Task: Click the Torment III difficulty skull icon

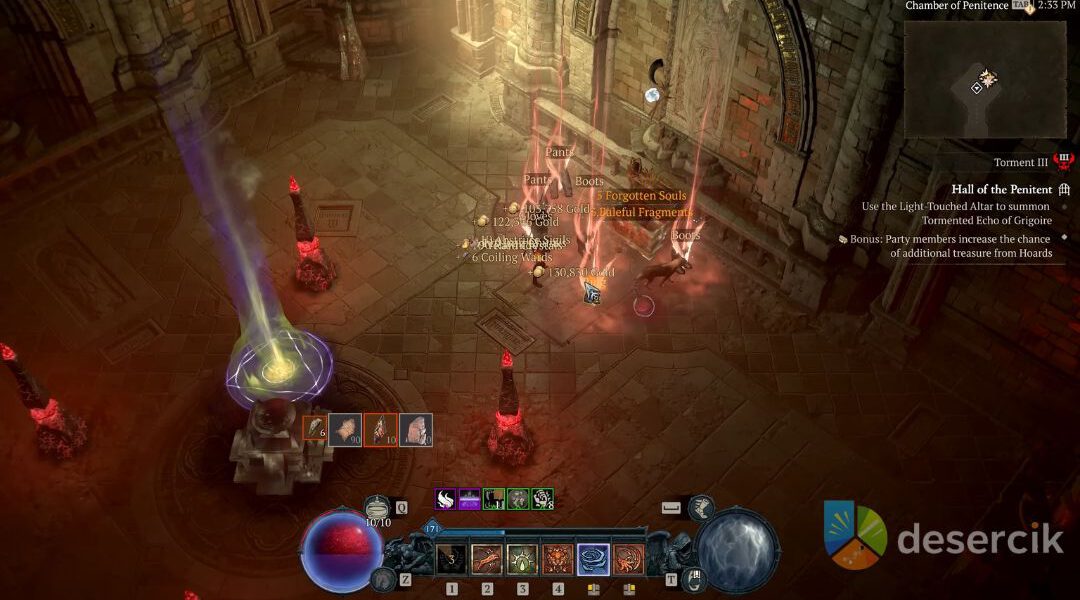Action: [x=1062, y=162]
